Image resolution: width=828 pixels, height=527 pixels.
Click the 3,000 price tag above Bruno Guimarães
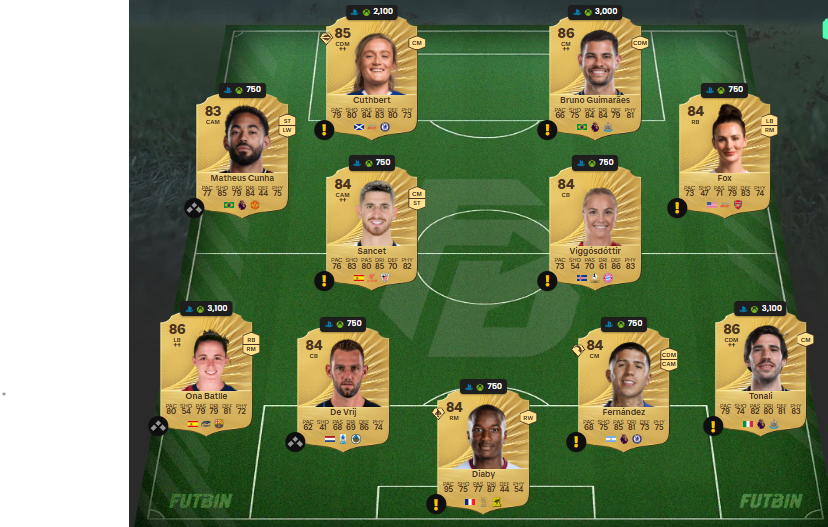[x=596, y=12]
